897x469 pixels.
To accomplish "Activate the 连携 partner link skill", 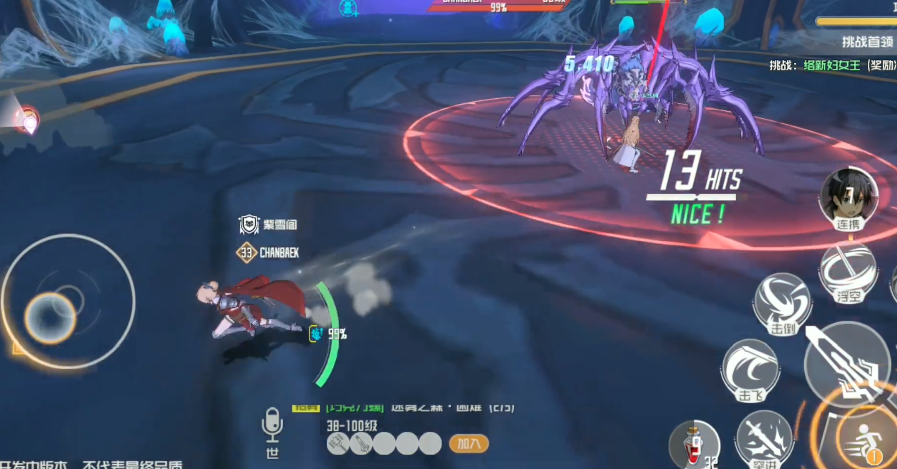I will tap(848, 197).
